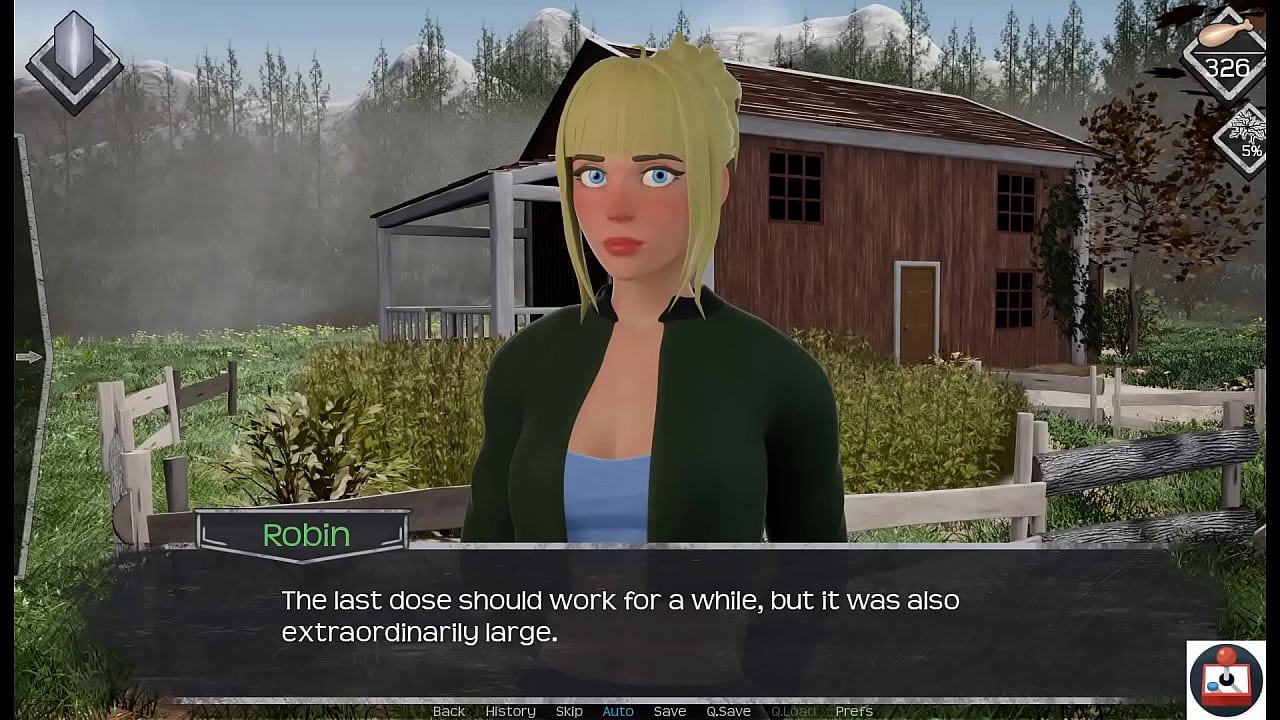Click the crystal diamond icon
The height and width of the screenshot is (720, 1280).
click(74, 60)
